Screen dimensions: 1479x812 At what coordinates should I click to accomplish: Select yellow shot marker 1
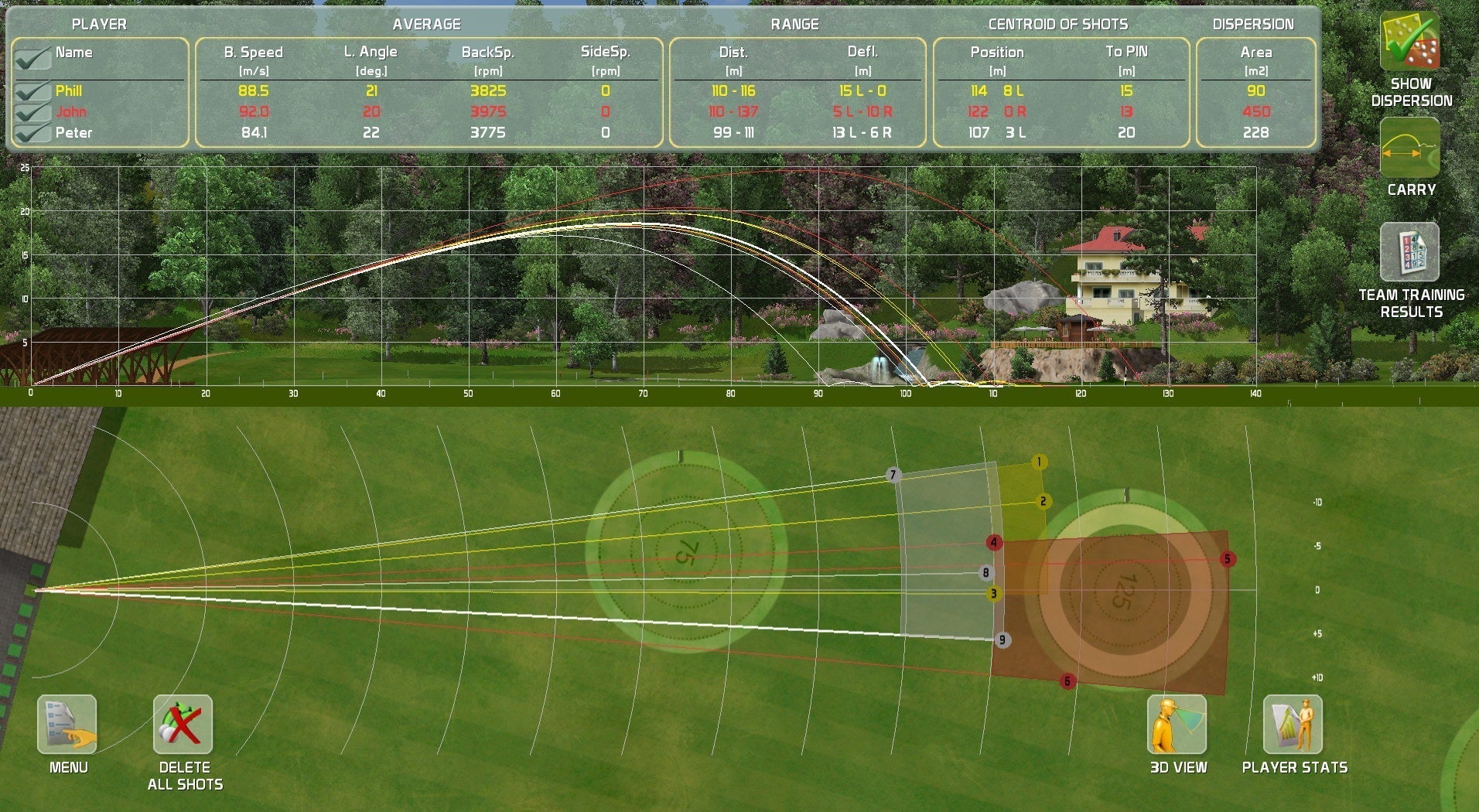tap(1038, 461)
